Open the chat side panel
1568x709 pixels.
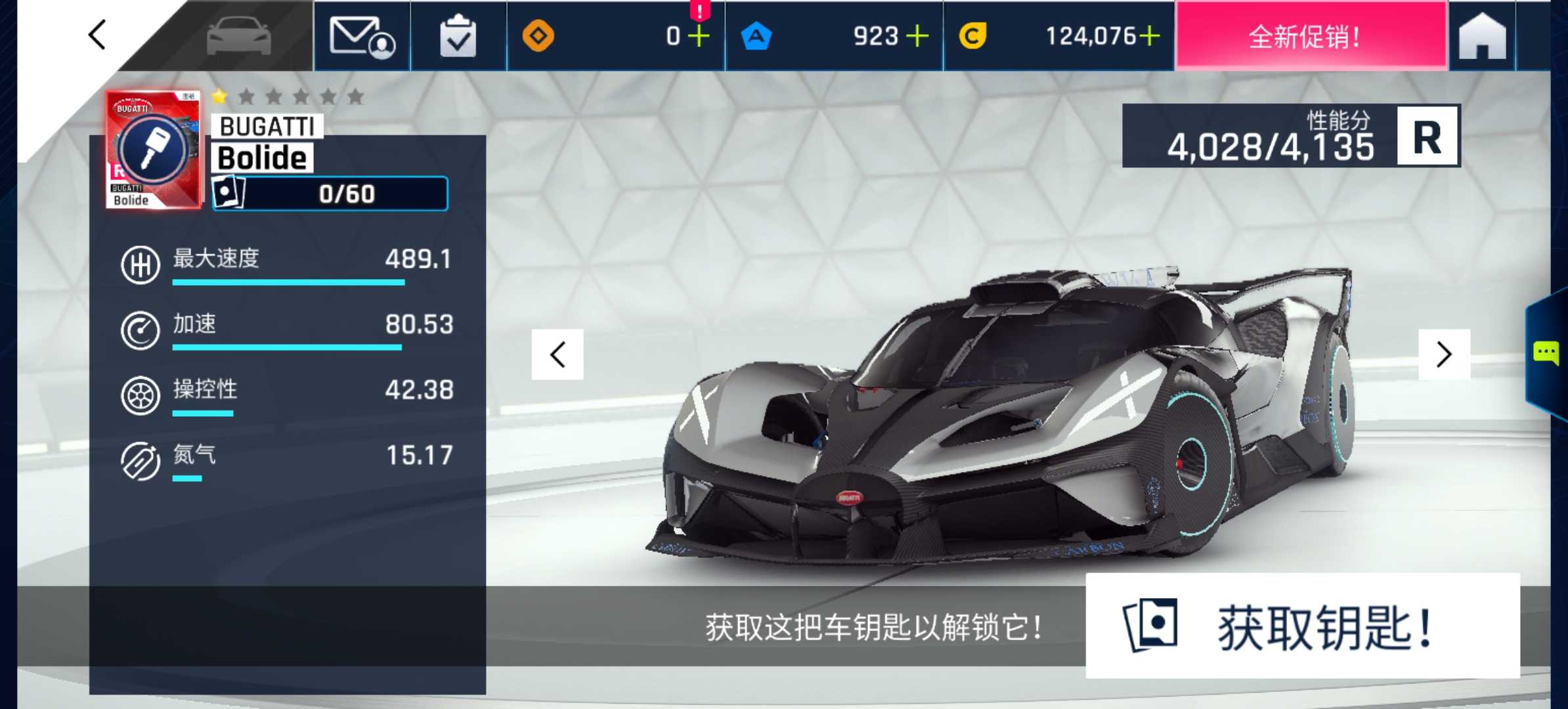point(1546,353)
